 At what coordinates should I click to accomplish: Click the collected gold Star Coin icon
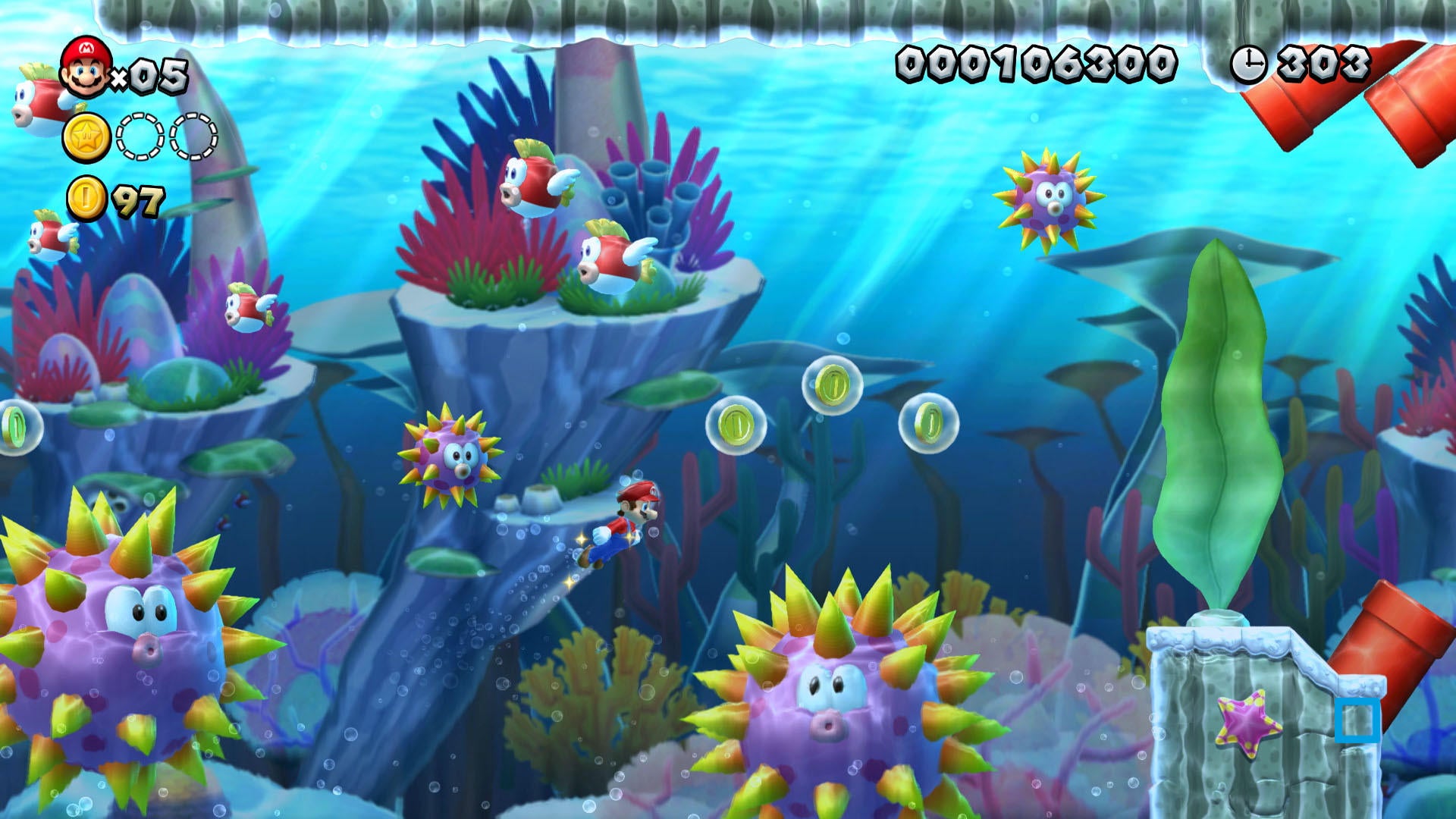pyautogui.click(x=86, y=136)
